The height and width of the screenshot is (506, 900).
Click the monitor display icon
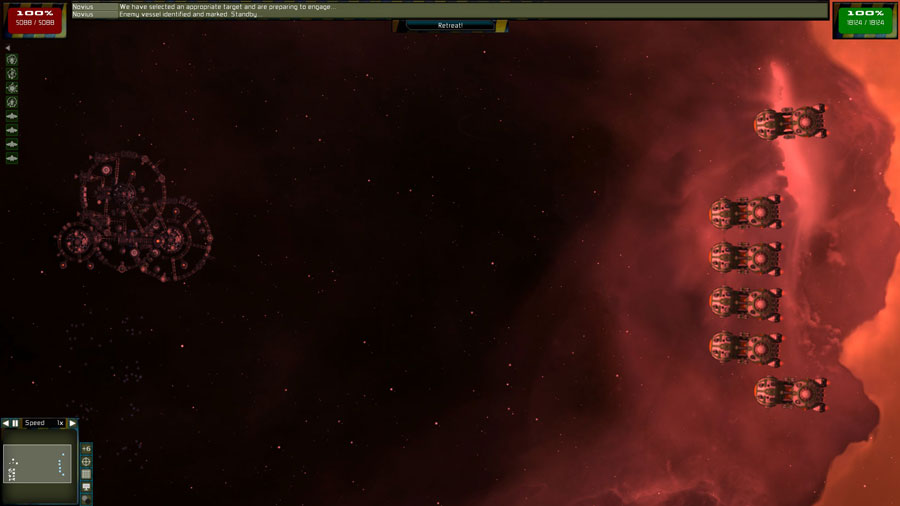coord(86,487)
